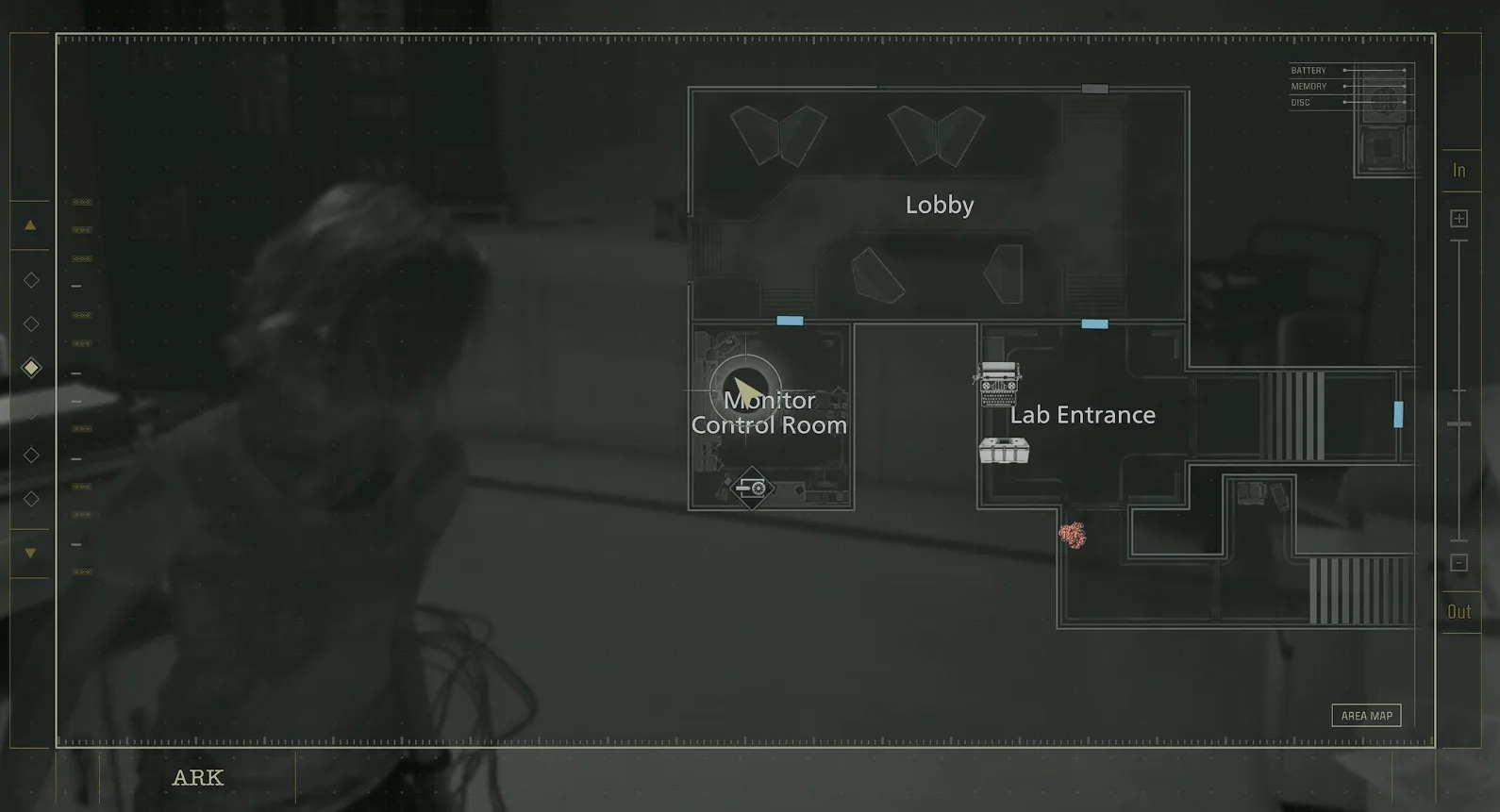Click the Lobby room label on the map

(939, 205)
